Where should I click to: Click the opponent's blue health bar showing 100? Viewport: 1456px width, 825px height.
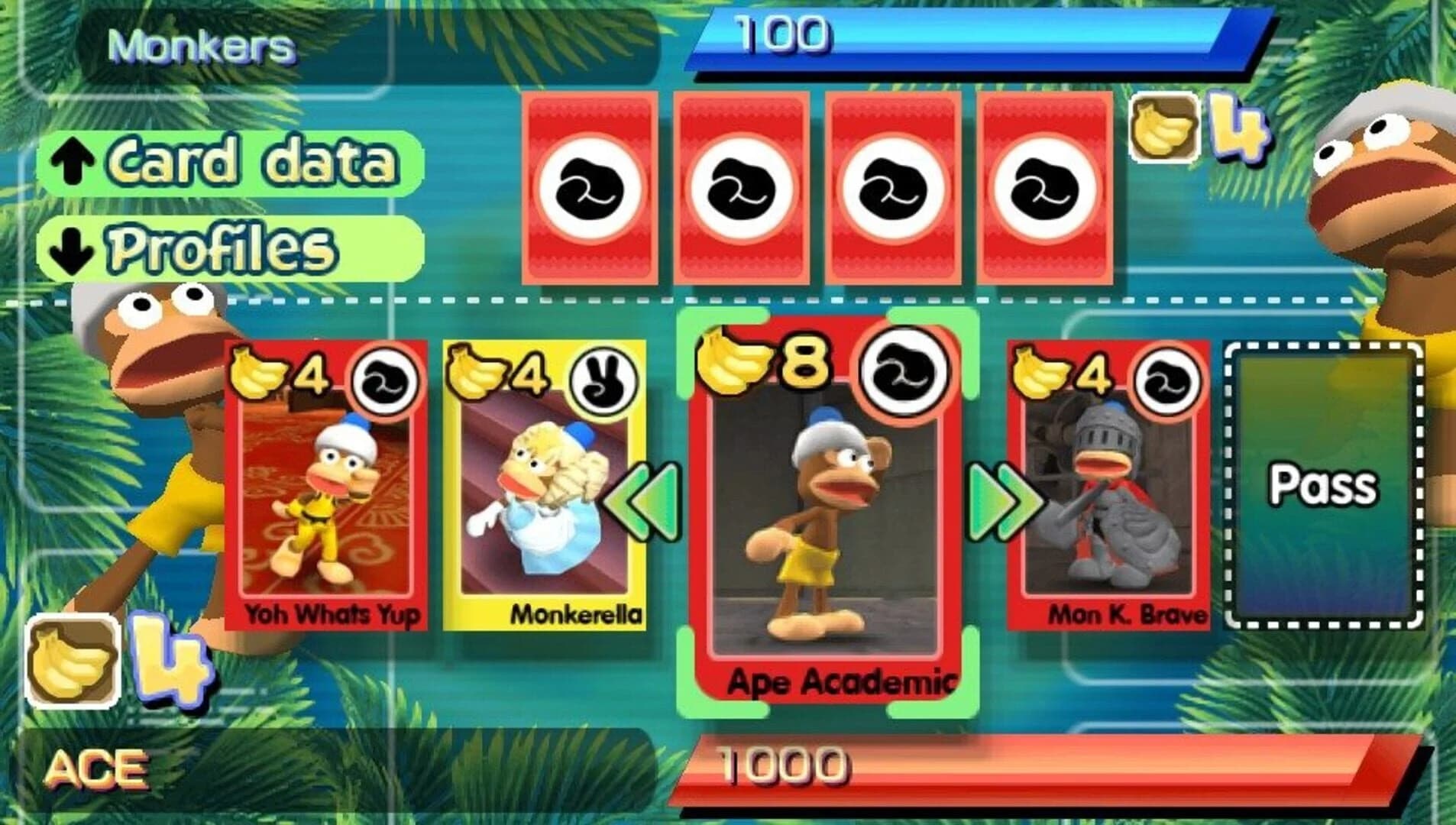click(x=978, y=36)
